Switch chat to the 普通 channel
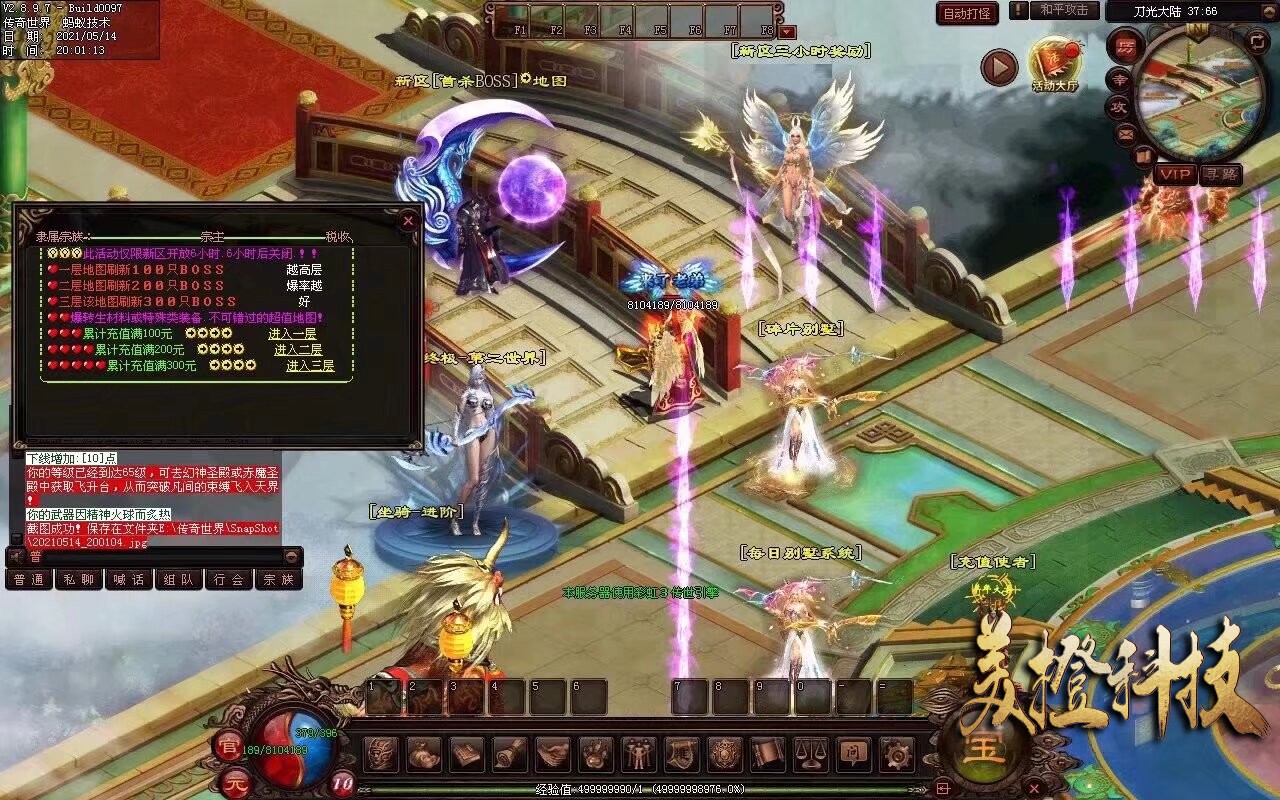 [29, 579]
